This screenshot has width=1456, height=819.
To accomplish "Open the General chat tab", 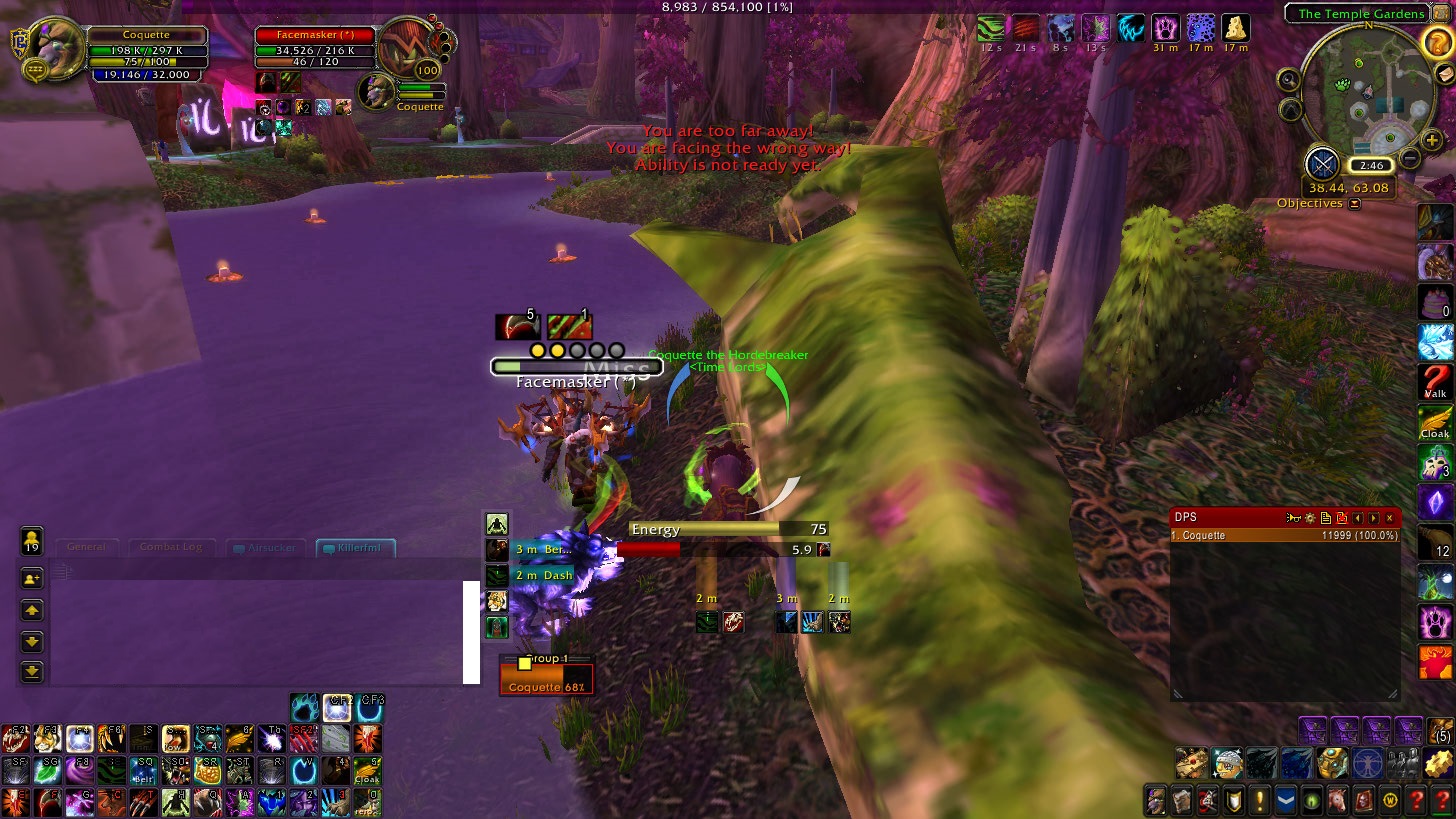I will [87, 547].
